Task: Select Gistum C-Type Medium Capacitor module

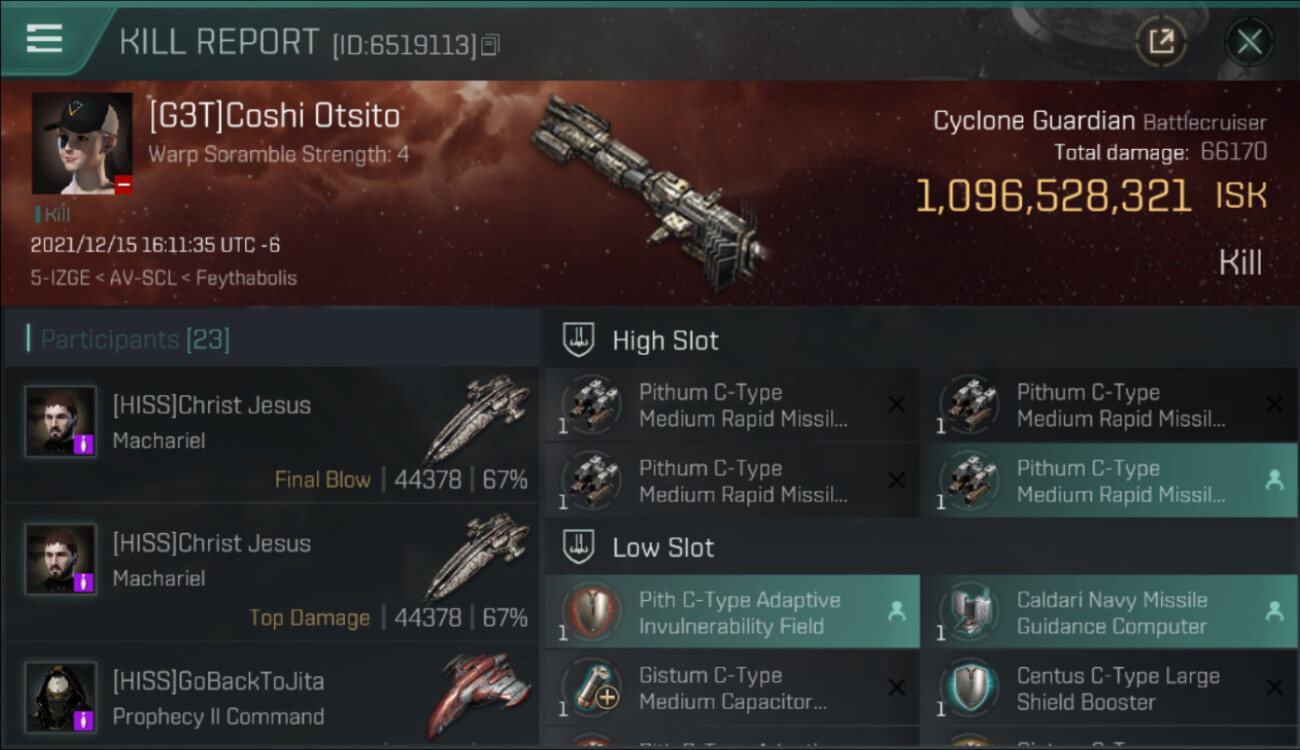Action: (x=732, y=689)
